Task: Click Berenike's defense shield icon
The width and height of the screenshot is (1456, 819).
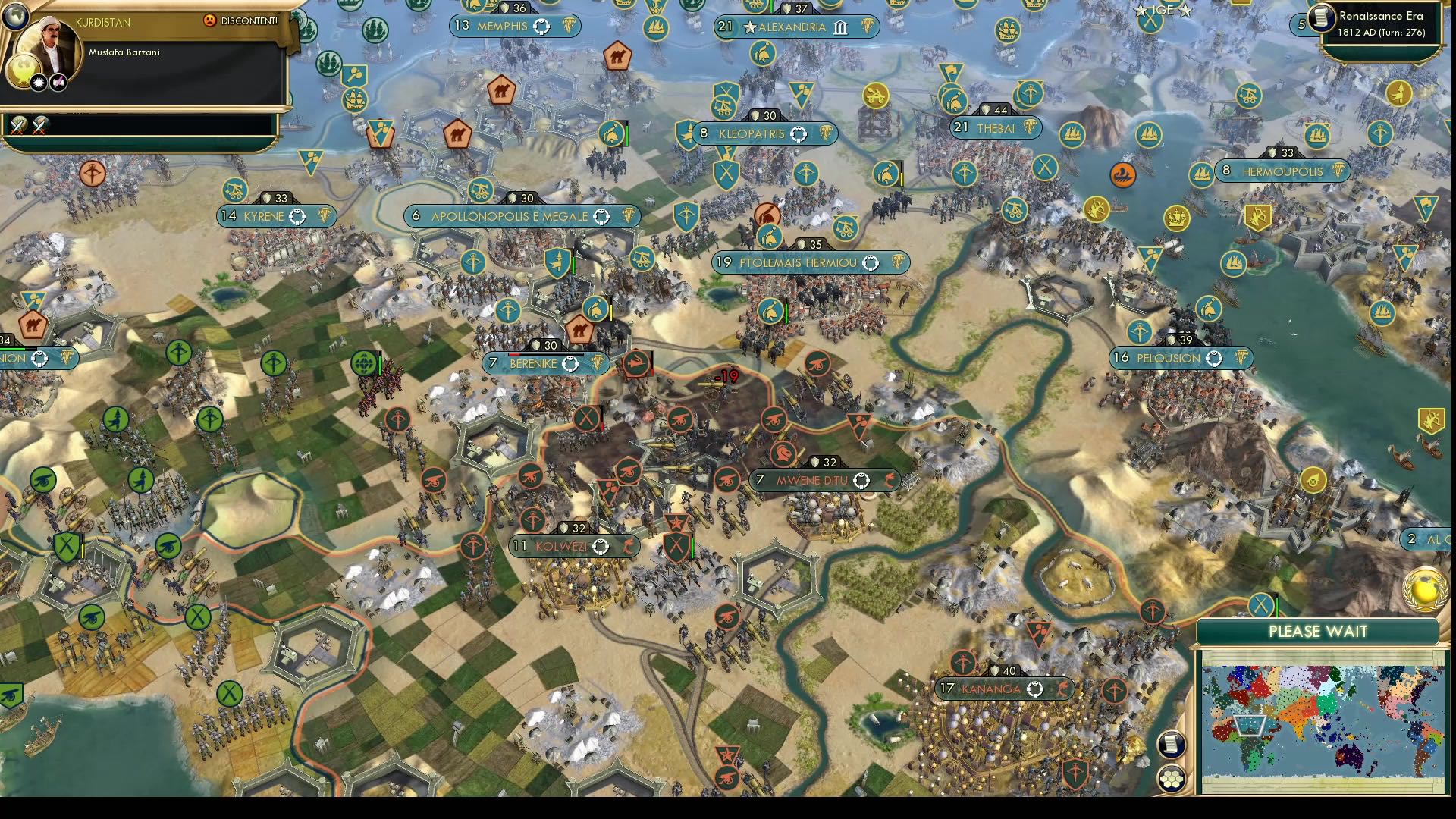Action: point(536,344)
